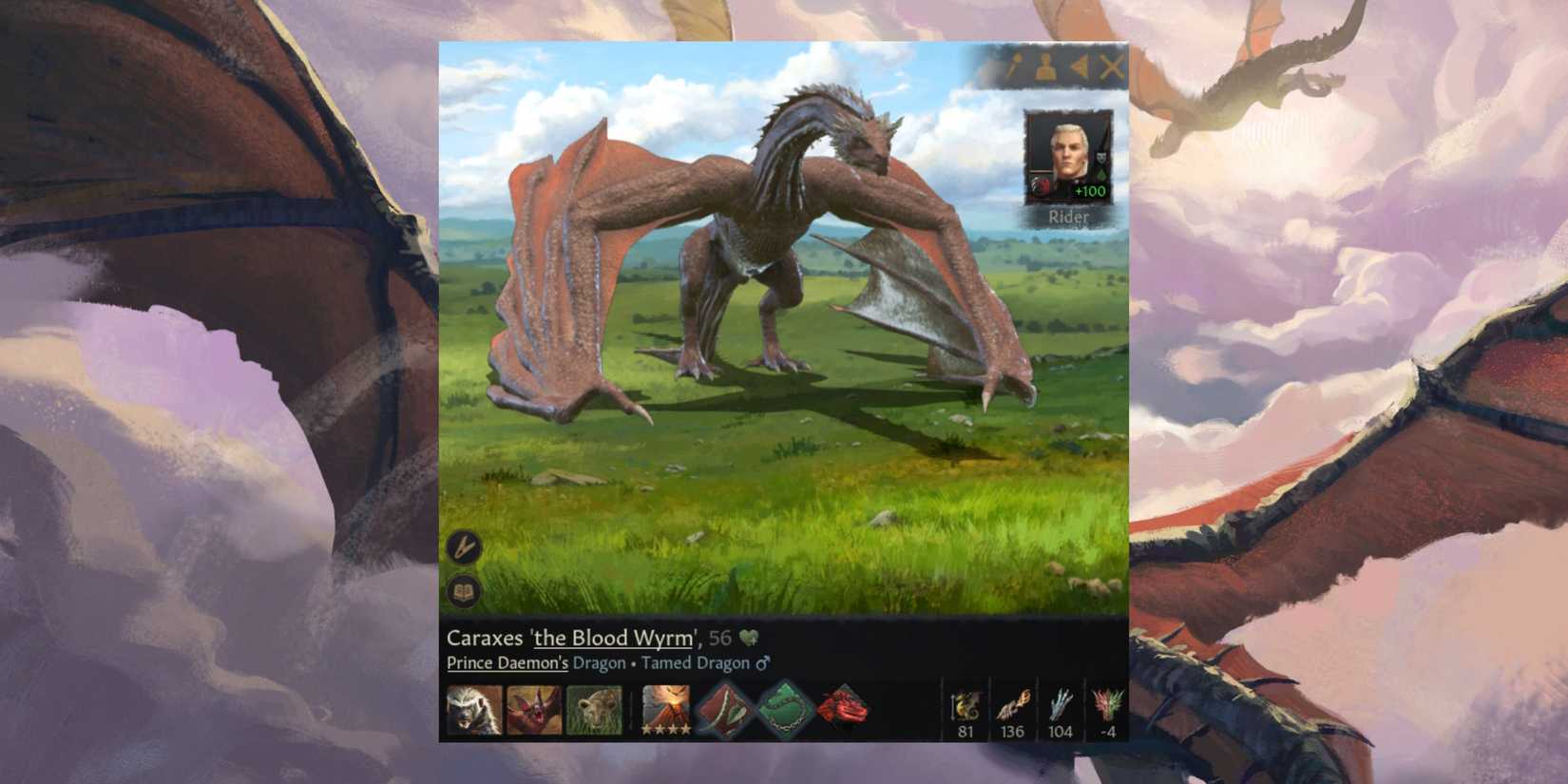Click the character bust icon at top right
This screenshot has width=1568, height=784.
point(1047,68)
